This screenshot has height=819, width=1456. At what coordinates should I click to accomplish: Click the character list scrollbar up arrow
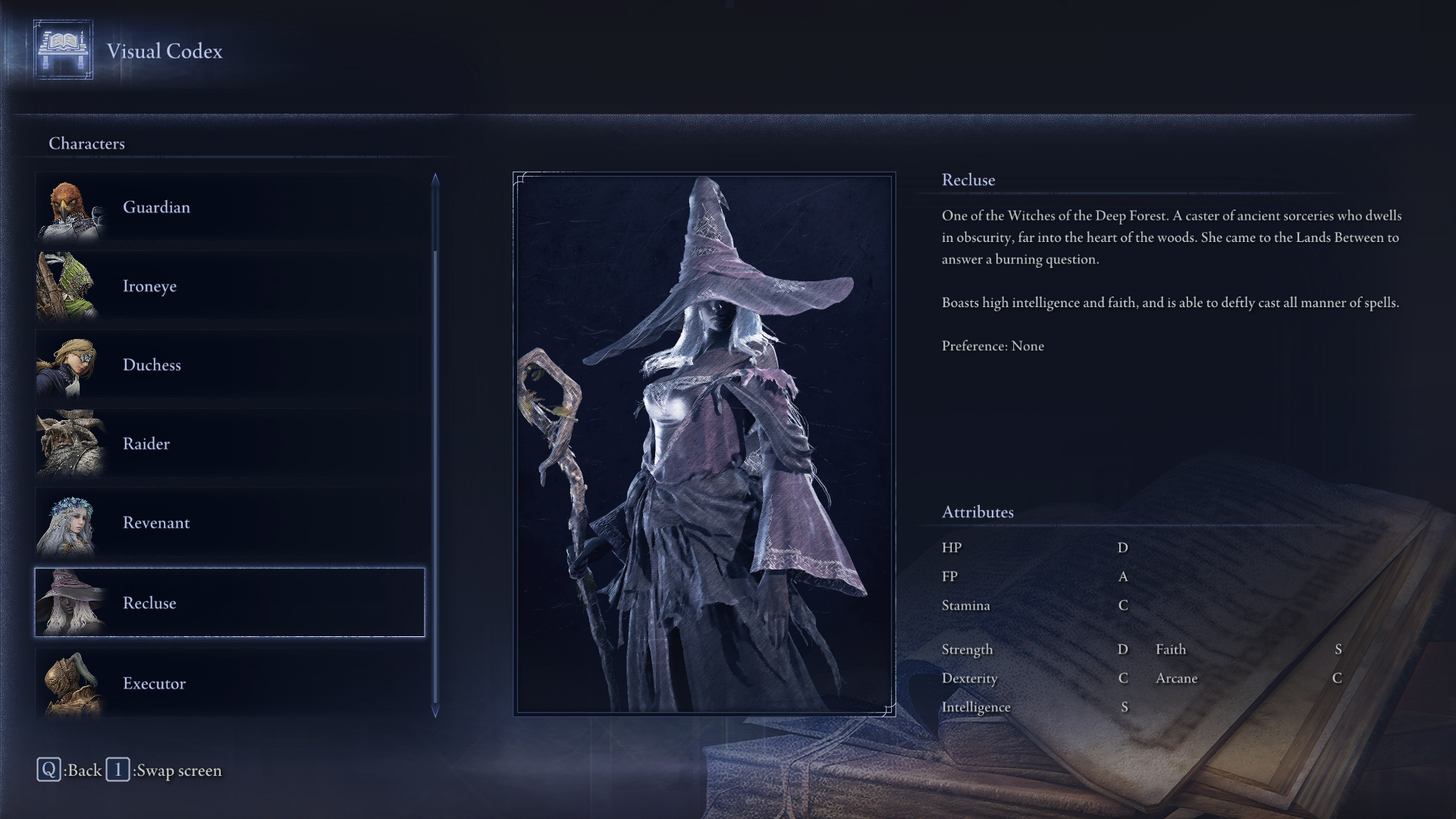click(x=435, y=179)
